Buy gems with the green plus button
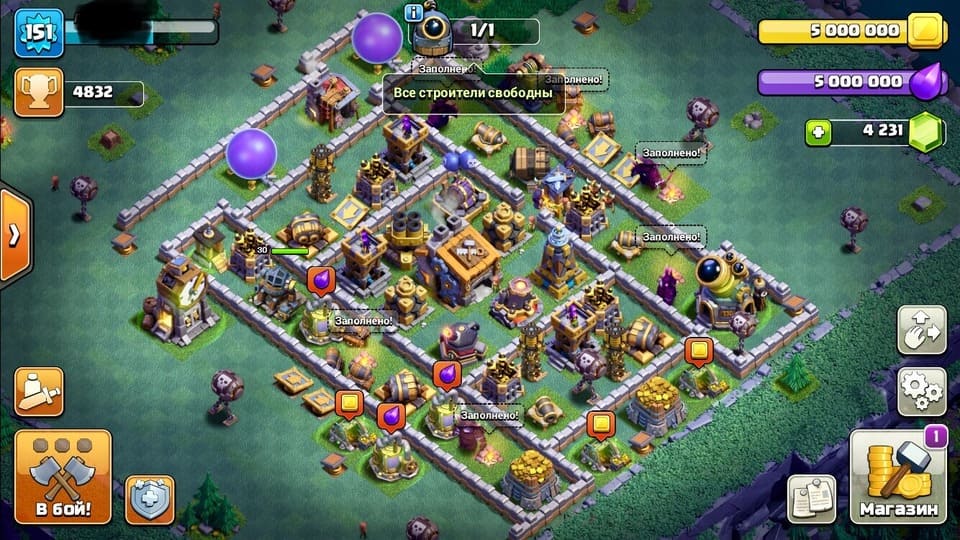 tap(819, 133)
